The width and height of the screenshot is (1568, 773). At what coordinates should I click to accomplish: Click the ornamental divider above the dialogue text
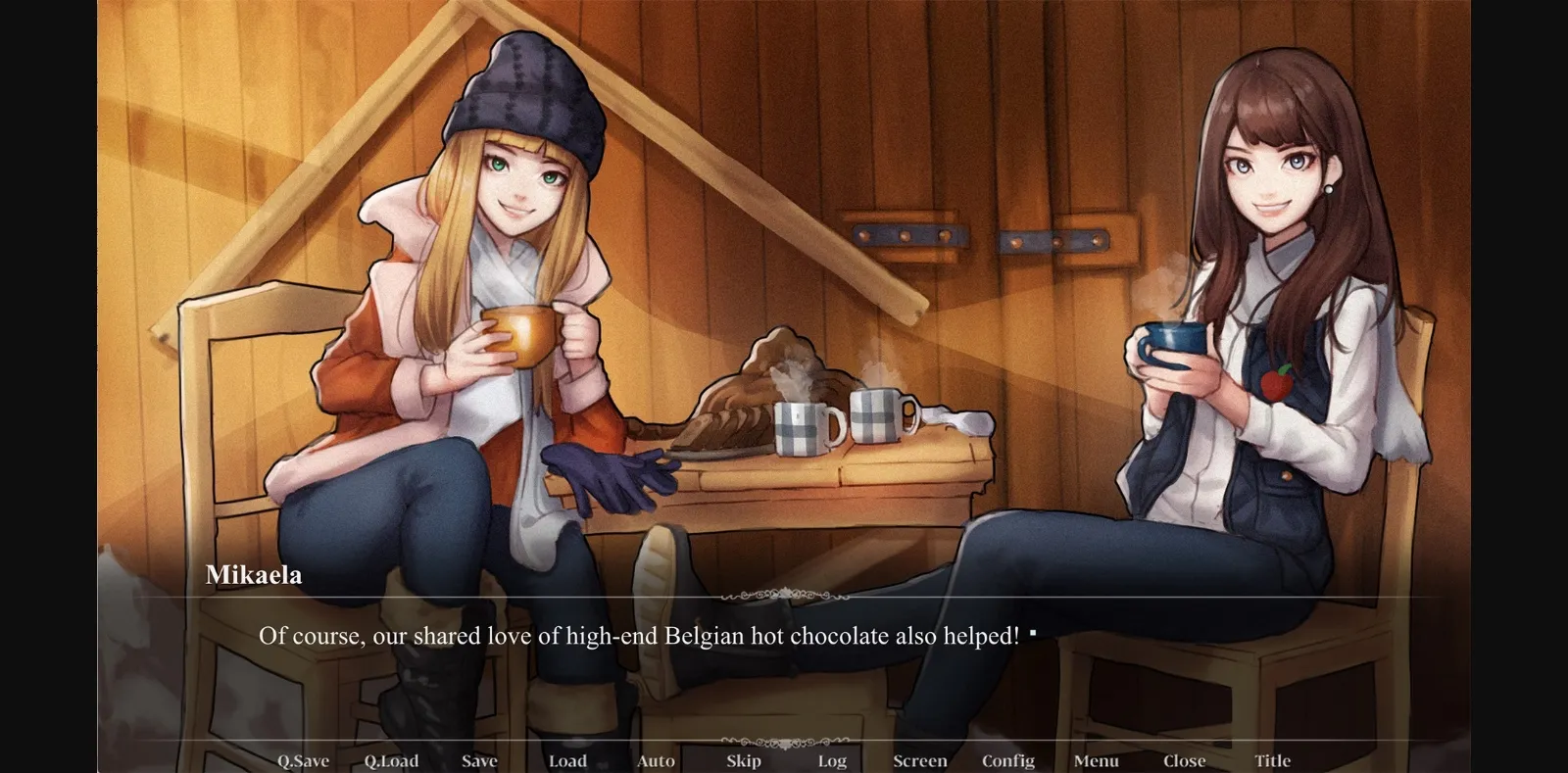[784, 596]
